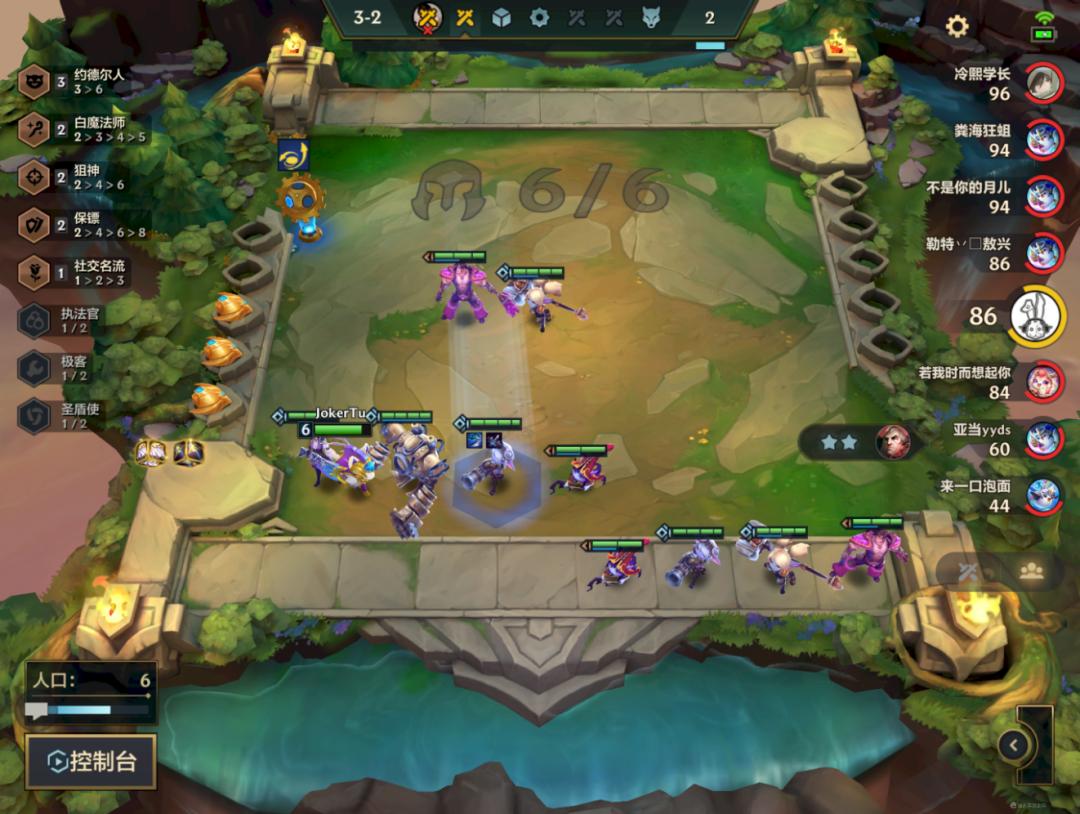This screenshot has width=1080, height=814.
Task: Open the 控制台 console panel
Action: click(x=91, y=762)
